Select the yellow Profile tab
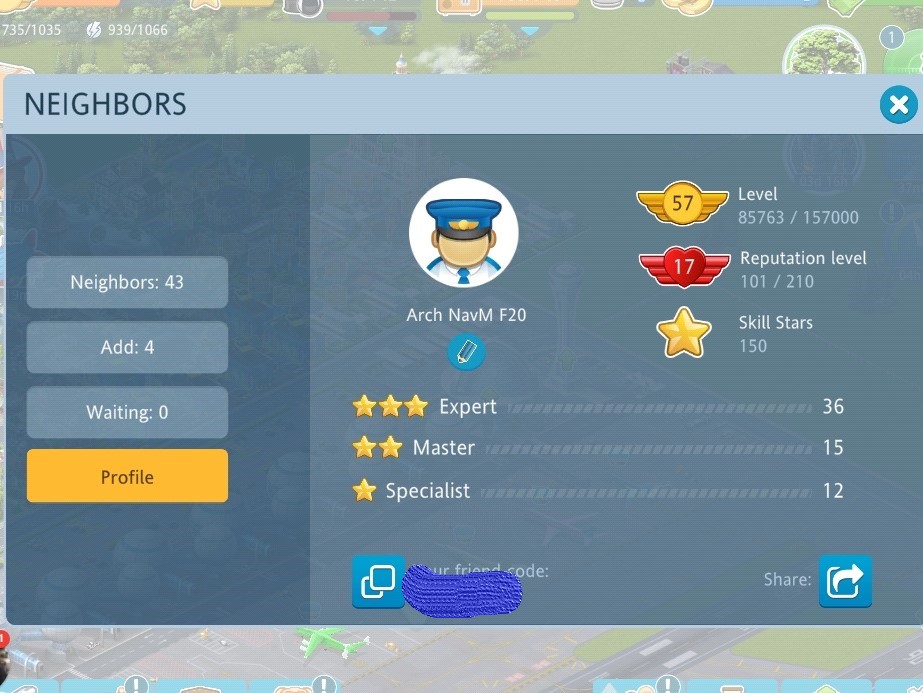Screen dimensions: 923x693 point(127,477)
